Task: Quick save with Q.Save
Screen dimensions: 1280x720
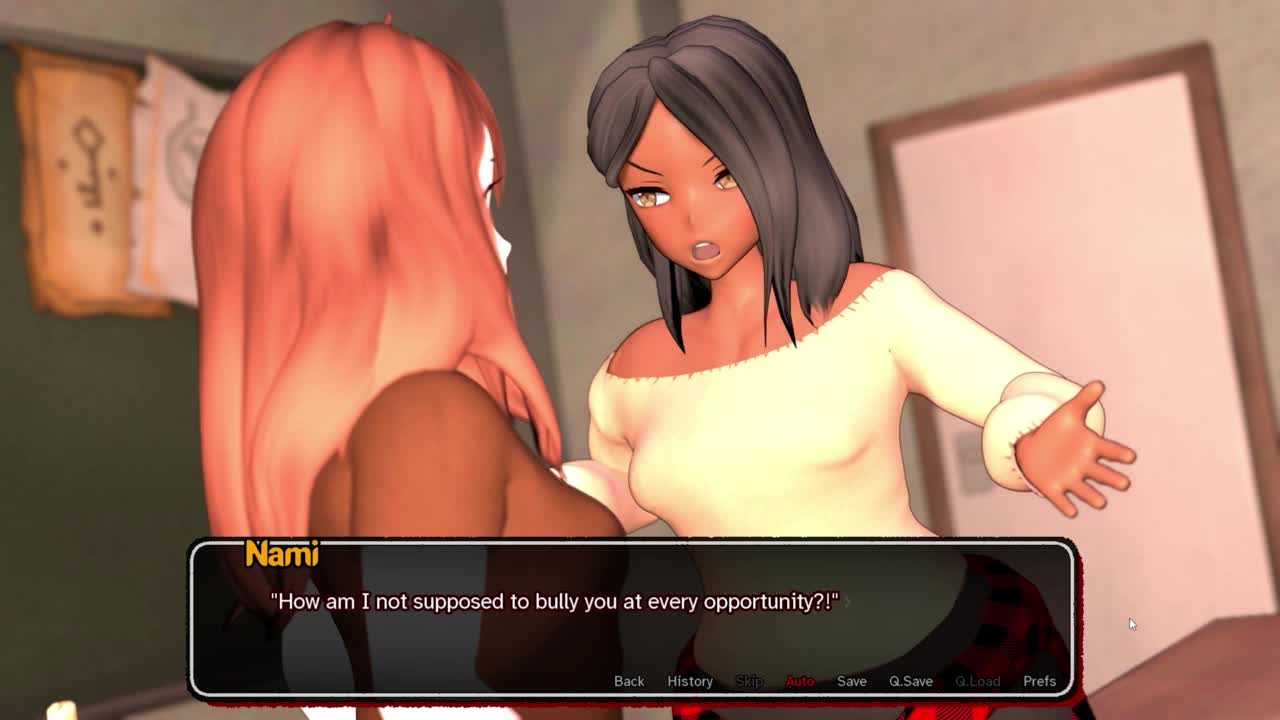Action: pos(911,681)
